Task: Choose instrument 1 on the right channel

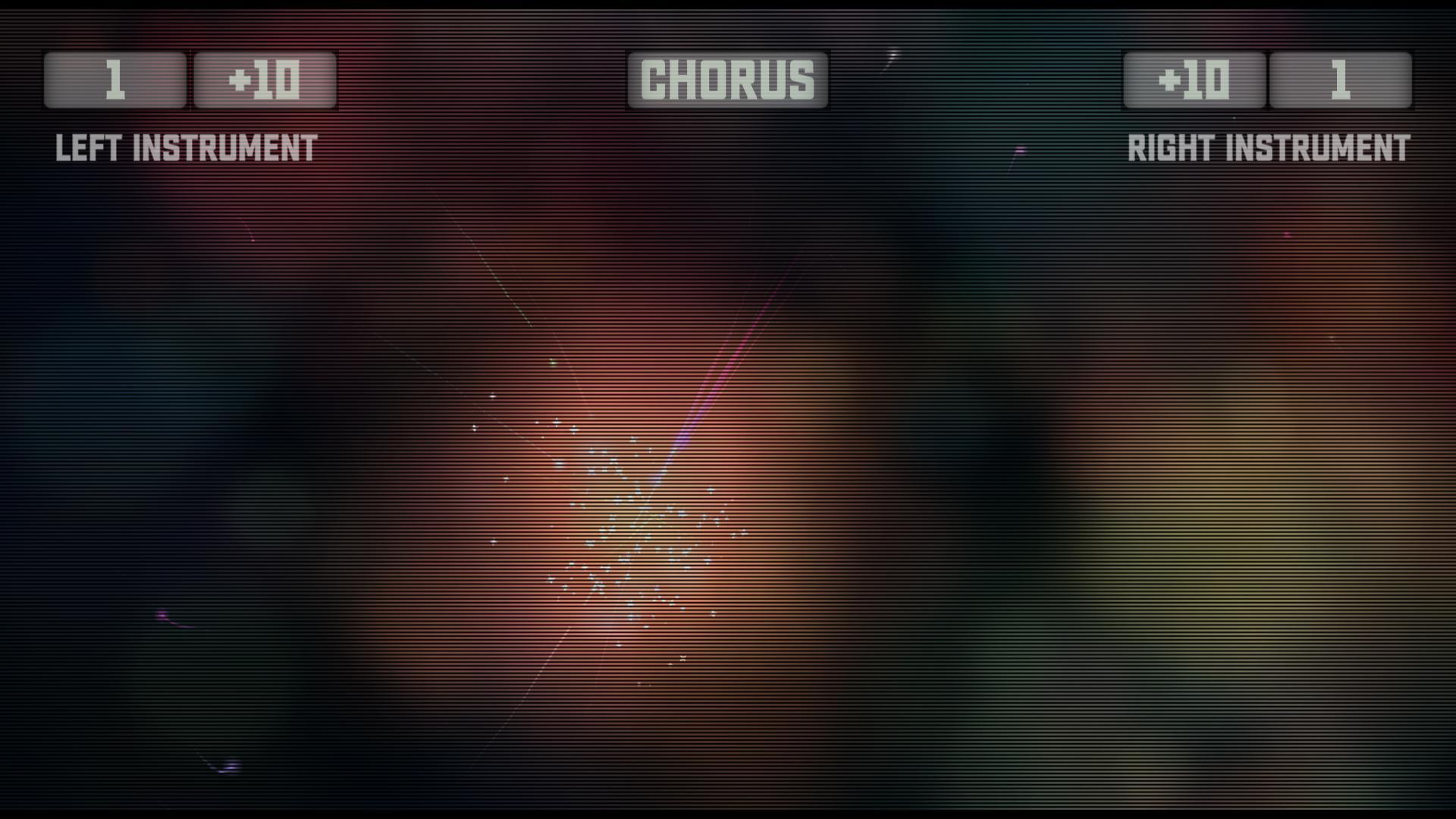Action: pos(1341,80)
